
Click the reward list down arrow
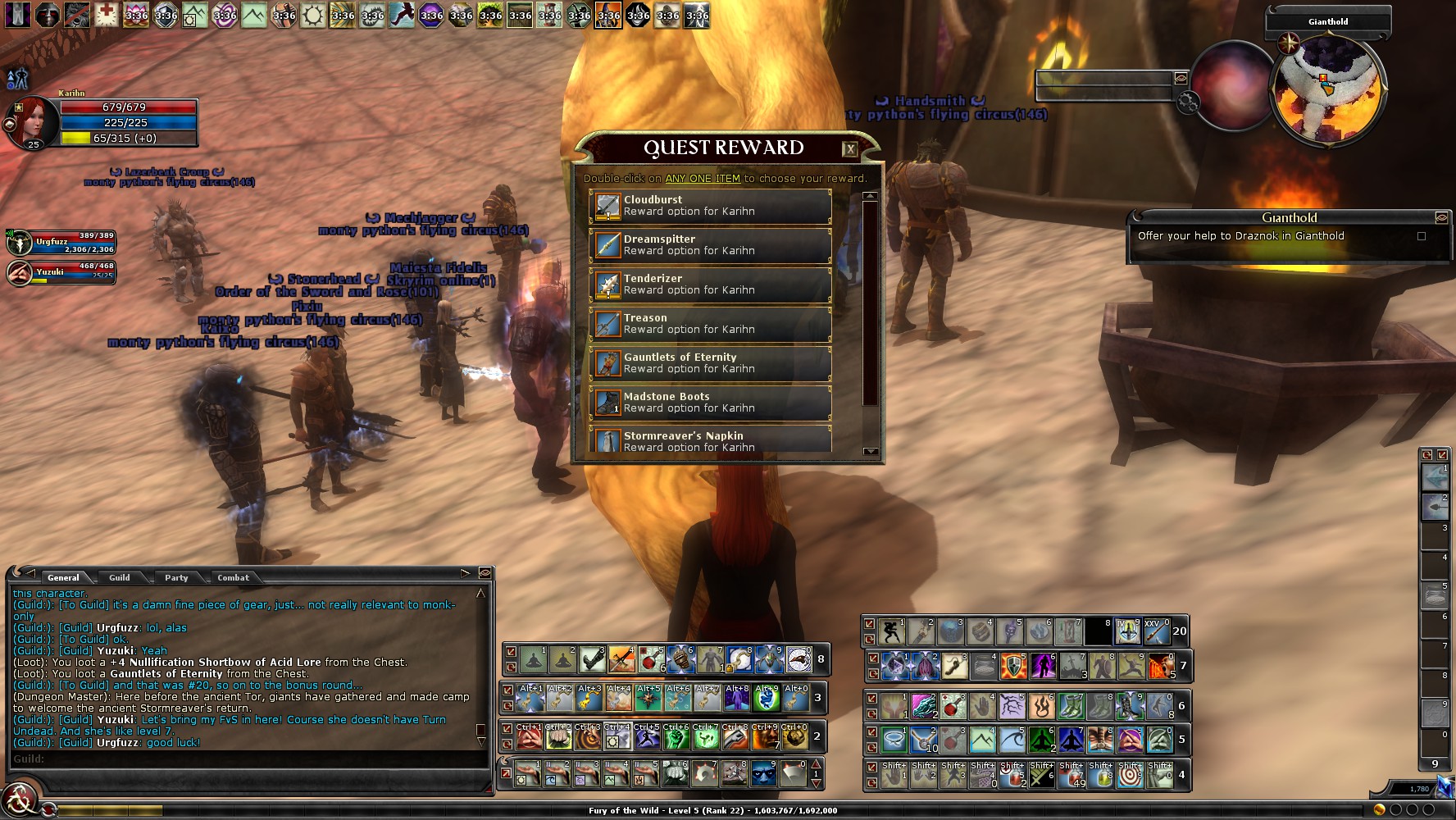click(x=870, y=451)
